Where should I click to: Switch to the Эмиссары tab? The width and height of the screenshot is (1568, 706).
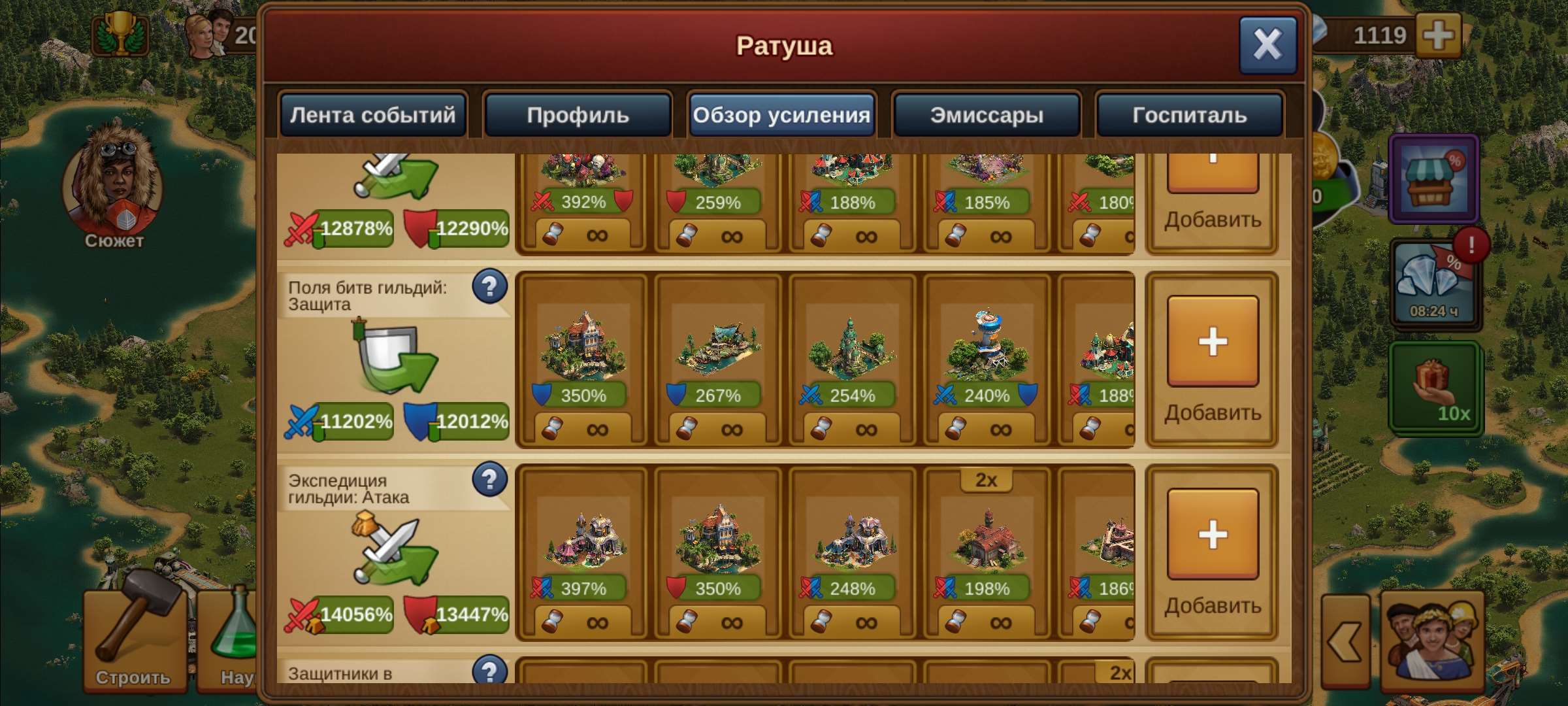[986, 115]
